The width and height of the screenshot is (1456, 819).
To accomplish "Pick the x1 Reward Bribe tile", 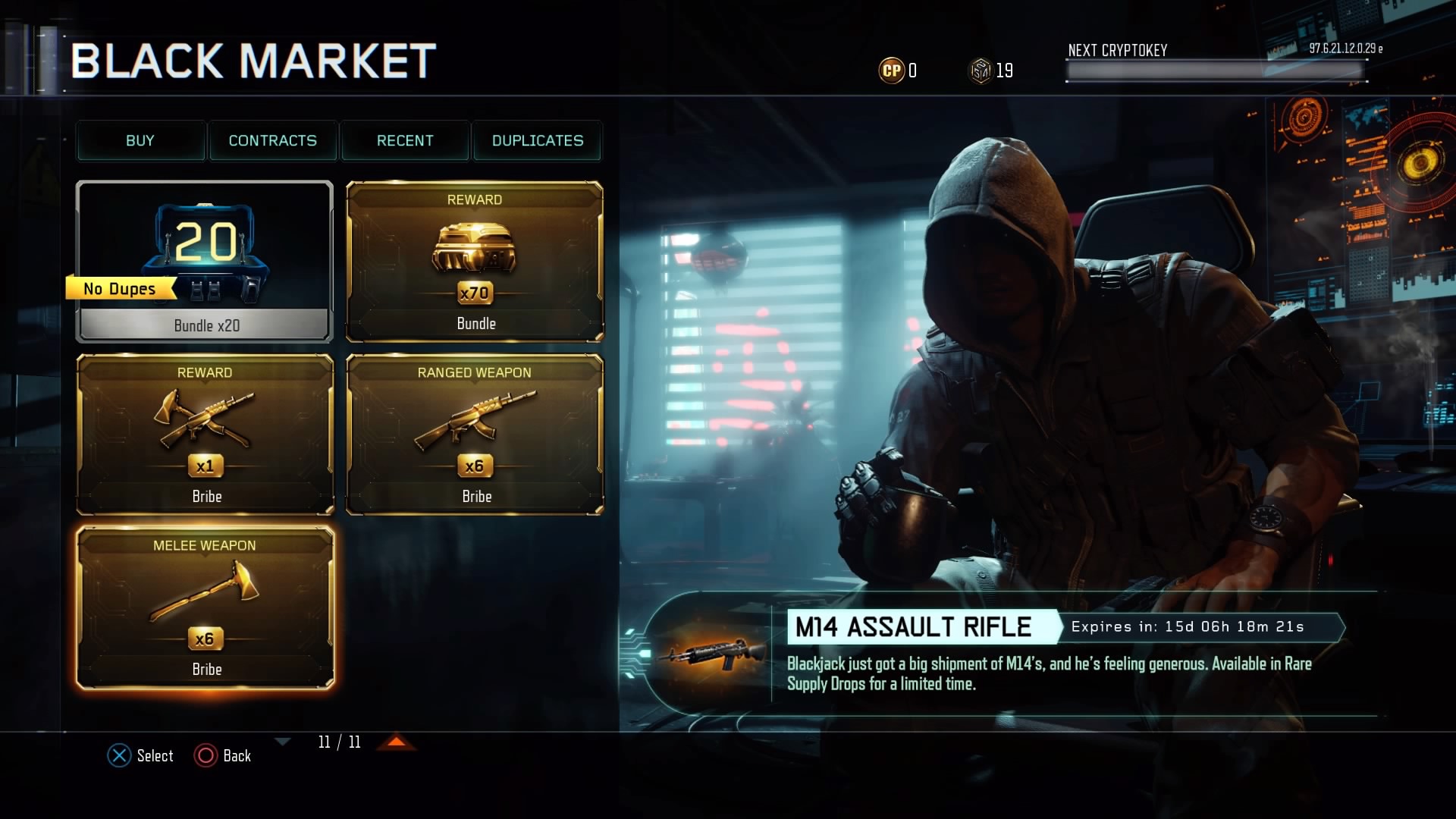I will [205, 435].
